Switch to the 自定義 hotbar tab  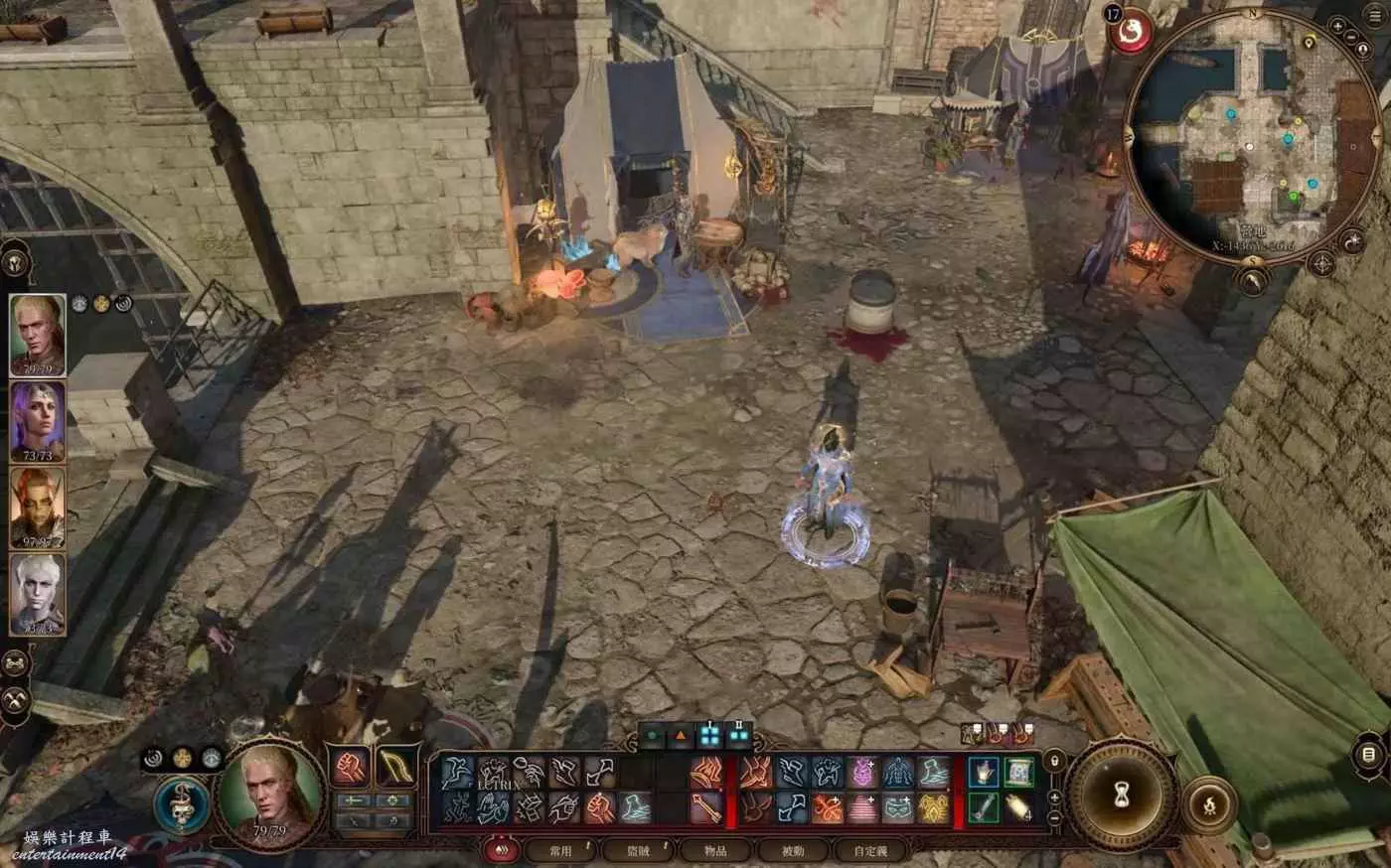point(869,850)
